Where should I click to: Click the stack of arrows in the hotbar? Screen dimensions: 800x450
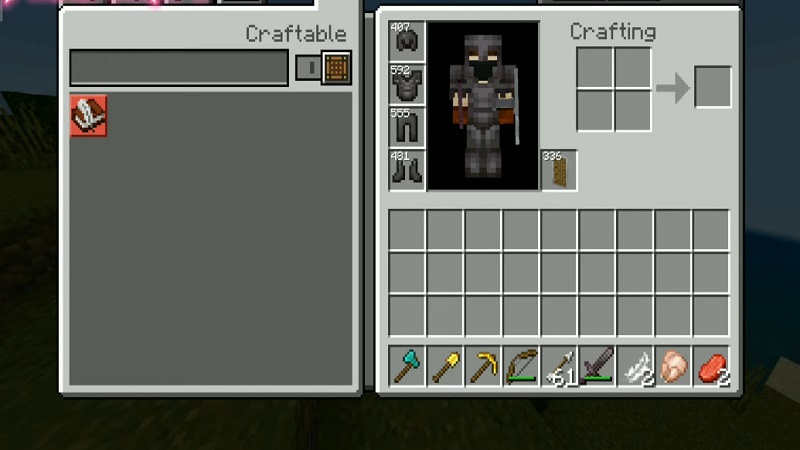560,367
